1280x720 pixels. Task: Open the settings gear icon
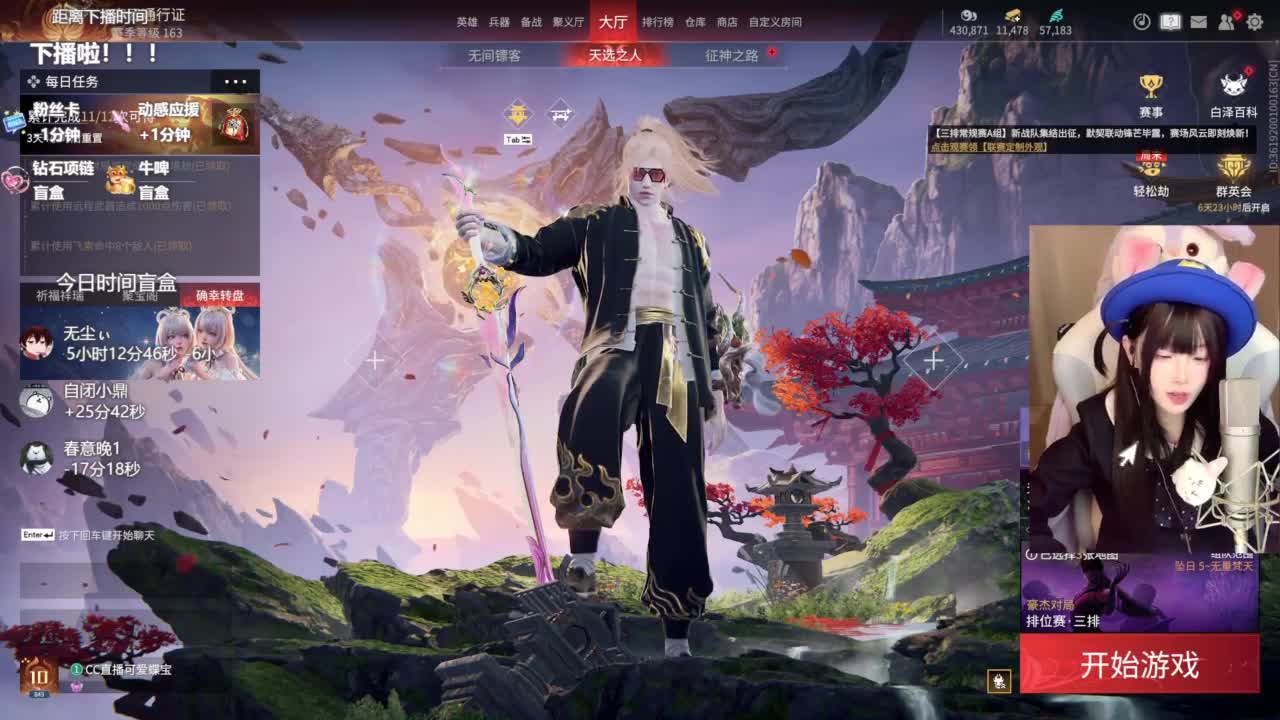point(1257,19)
